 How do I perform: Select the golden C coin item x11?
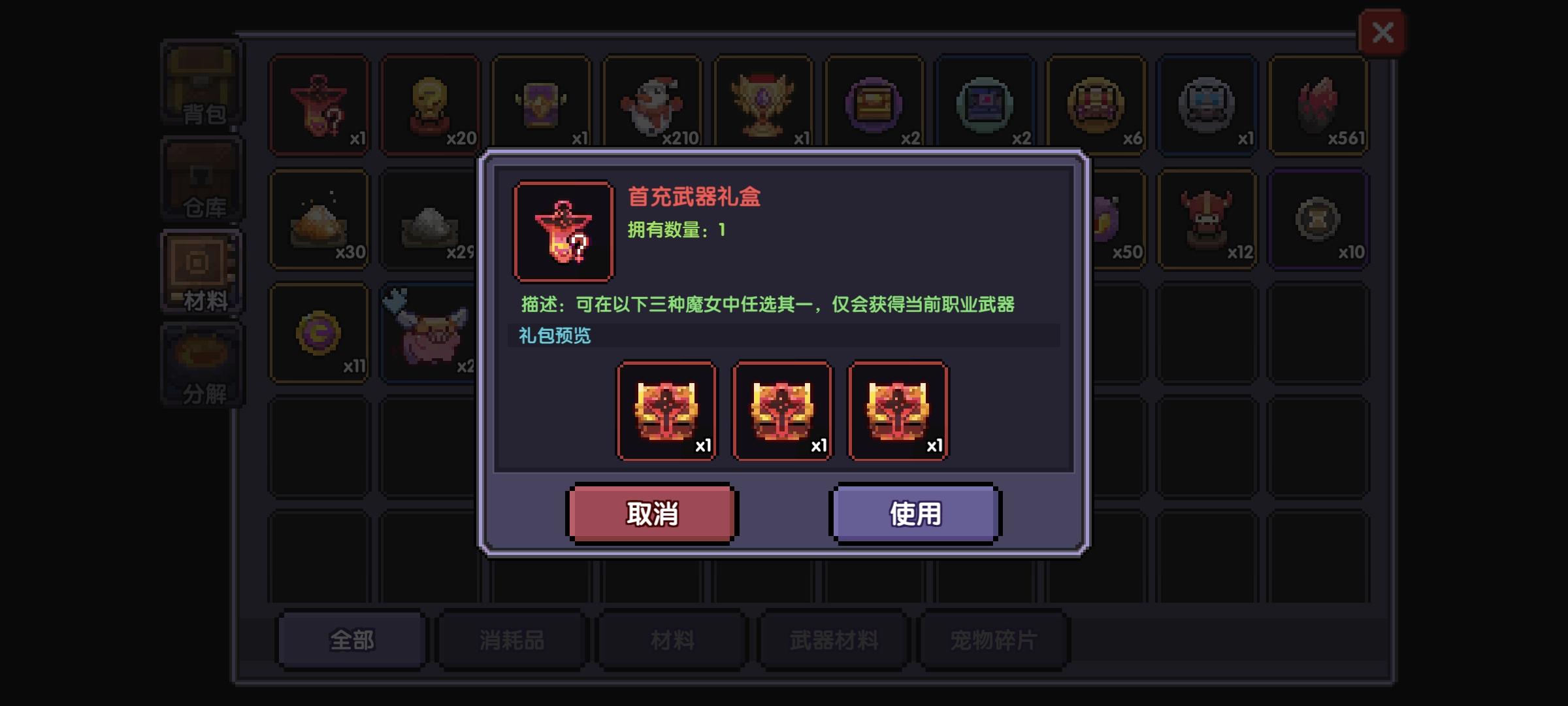[x=319, y=333]
